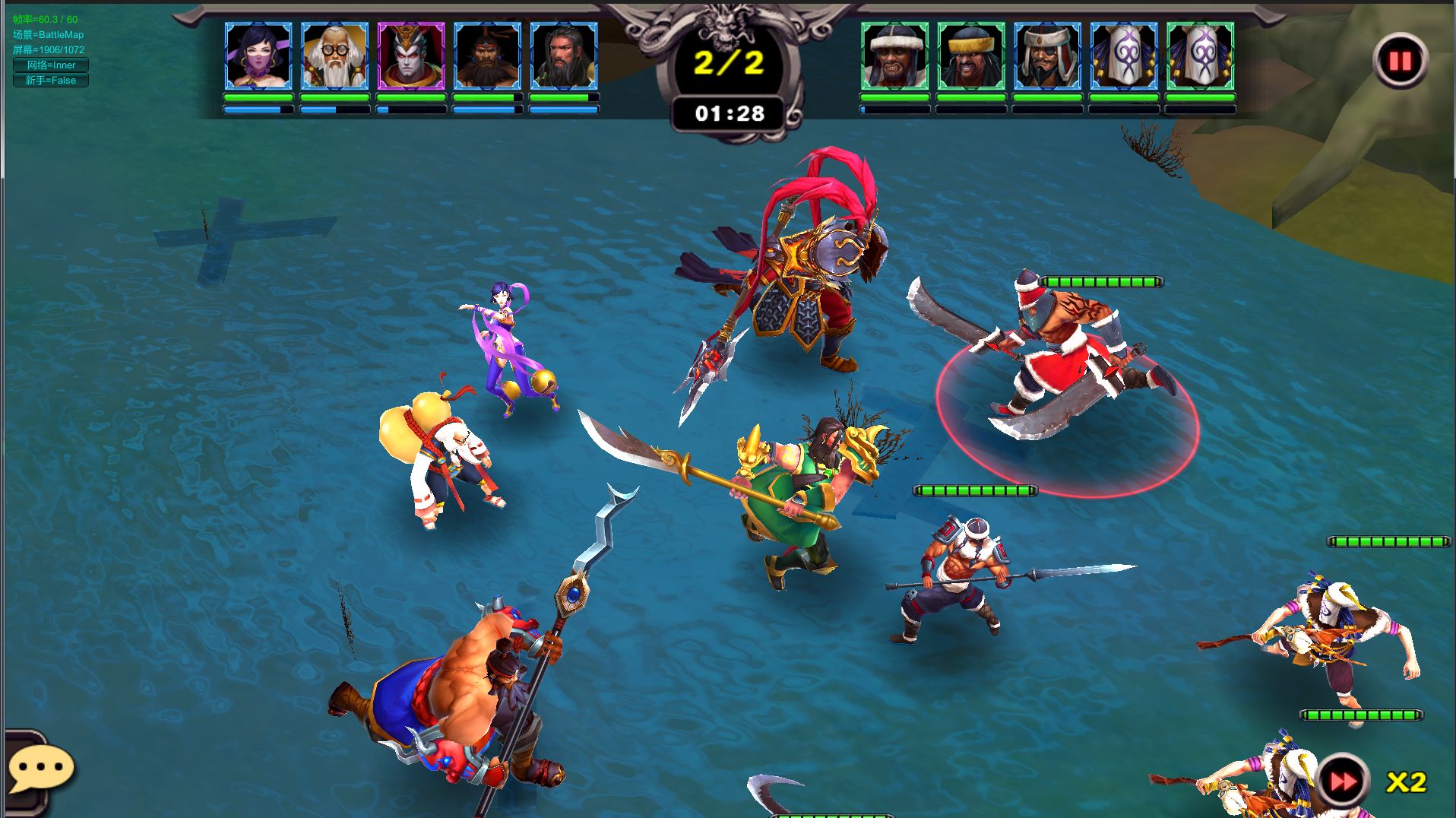Select the purple-haired veiled woman hero portrait
The image size is (1456, 818).
click(258, 55)
